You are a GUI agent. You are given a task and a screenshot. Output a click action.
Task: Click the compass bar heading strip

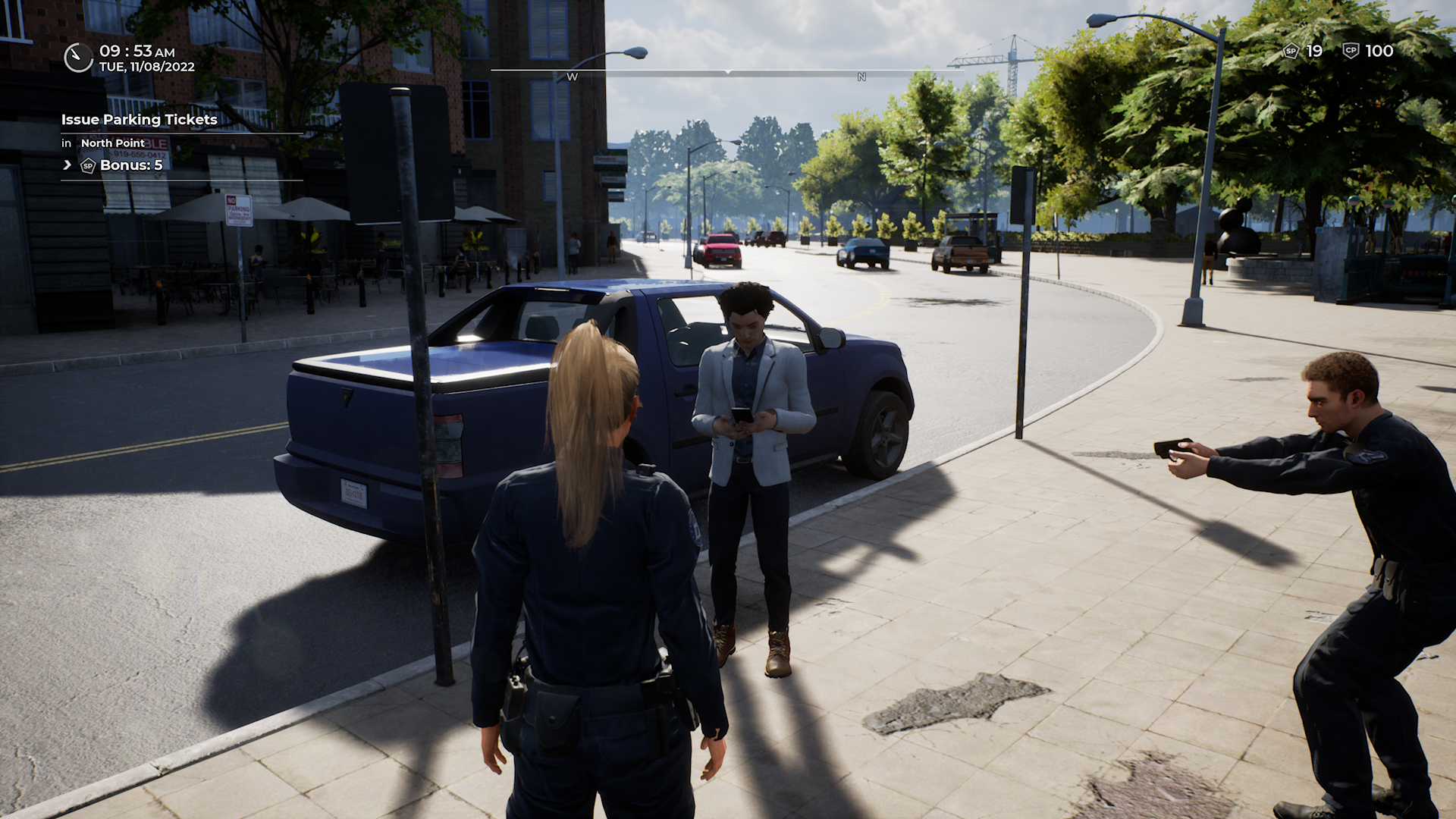726,74
